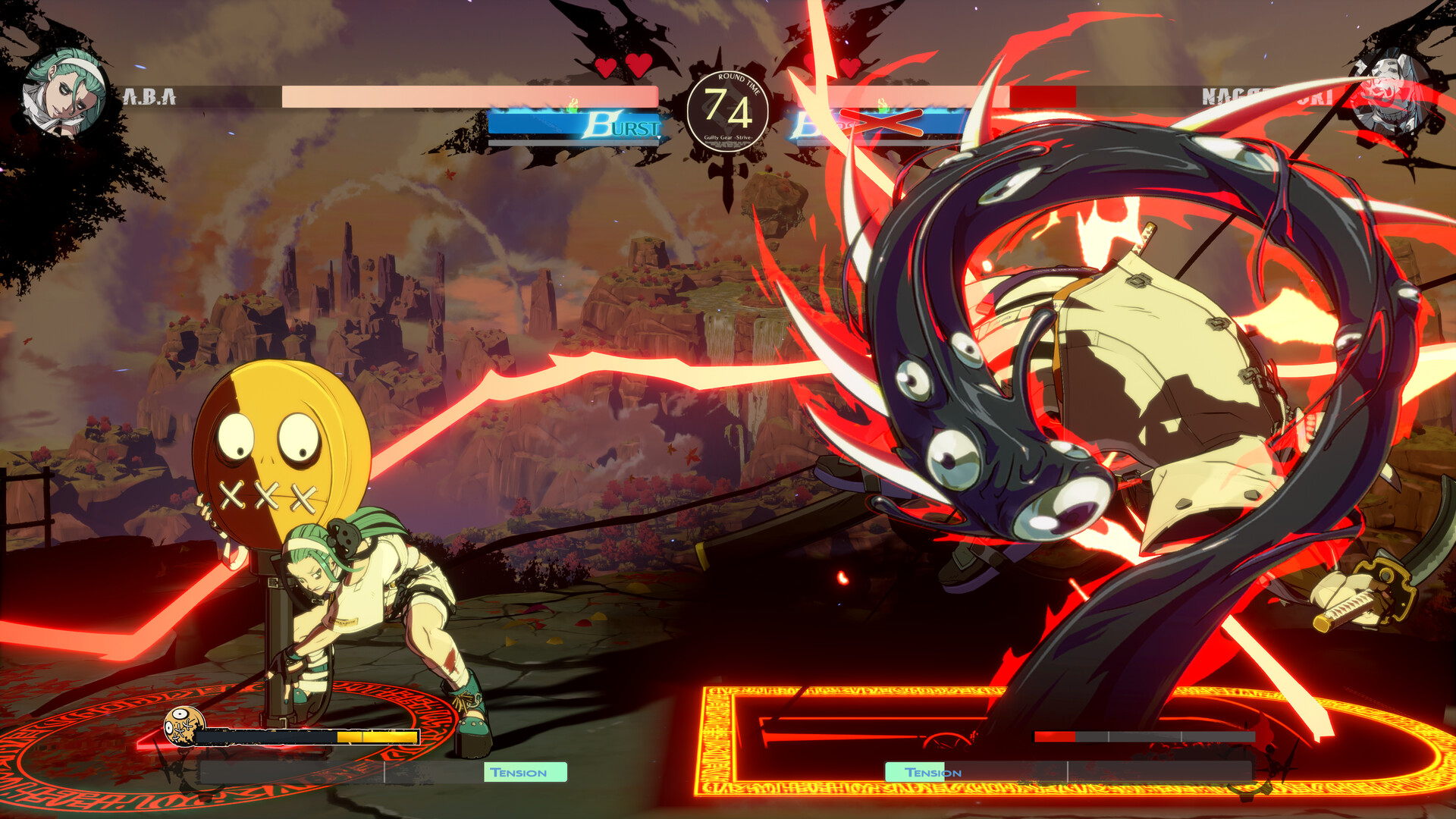Expand Nagoriyuki's Tension gauge label
The image size is (1456, 819).
[934, 772]
